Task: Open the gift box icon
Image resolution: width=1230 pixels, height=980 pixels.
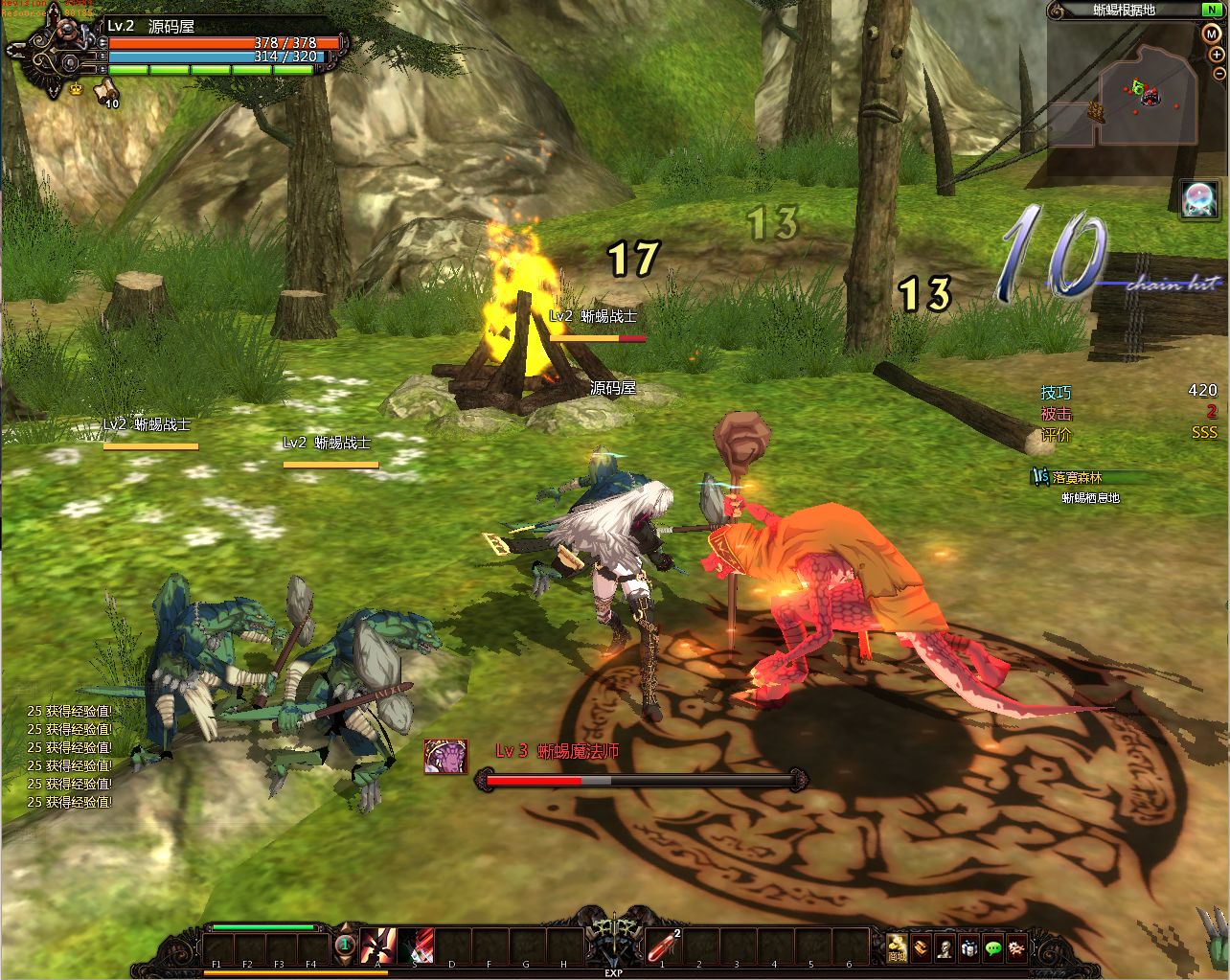Action: 968,946
